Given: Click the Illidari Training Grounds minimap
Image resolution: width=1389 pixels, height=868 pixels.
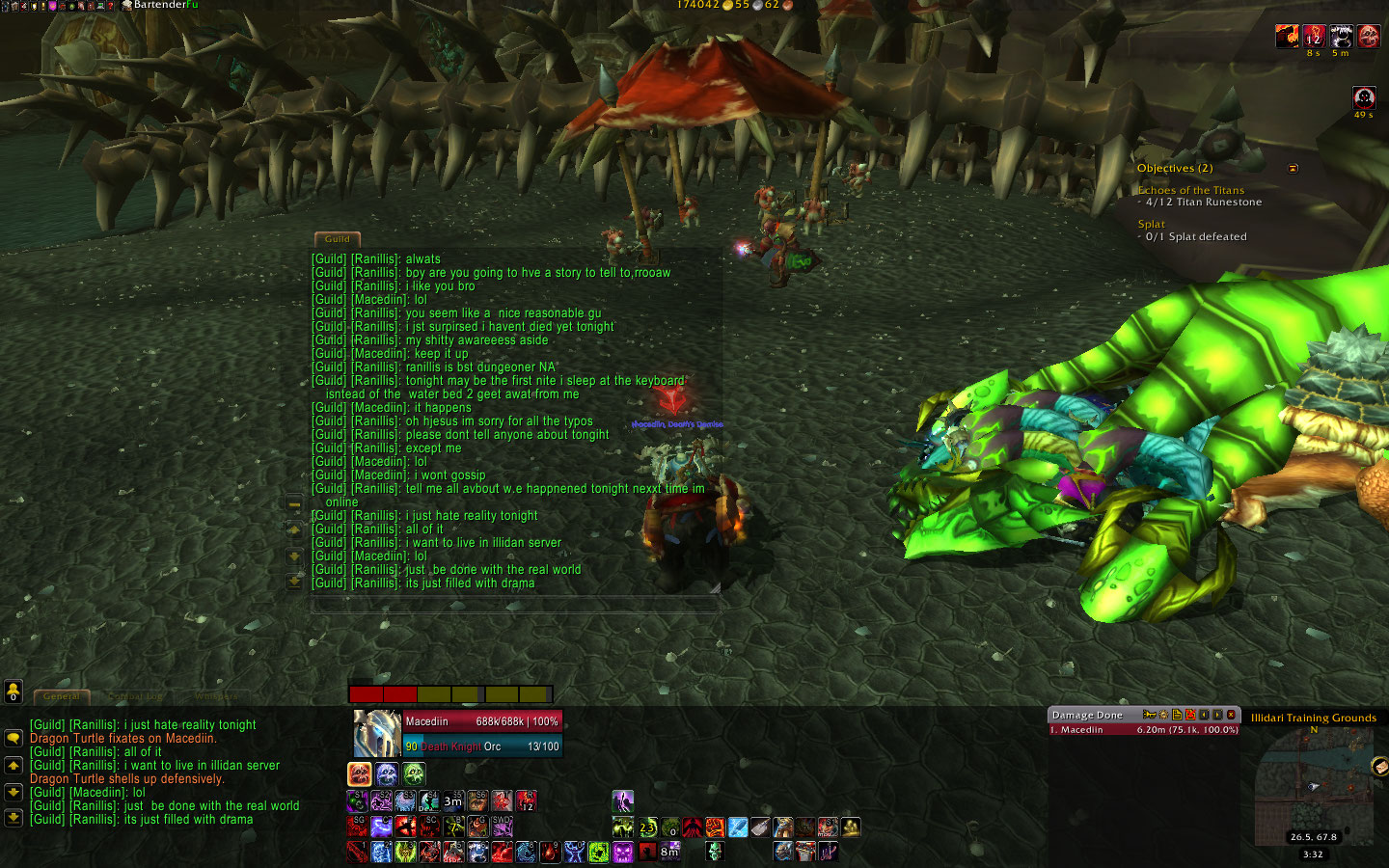Looking at the screenshot, I should click(x=1312, y=786).
